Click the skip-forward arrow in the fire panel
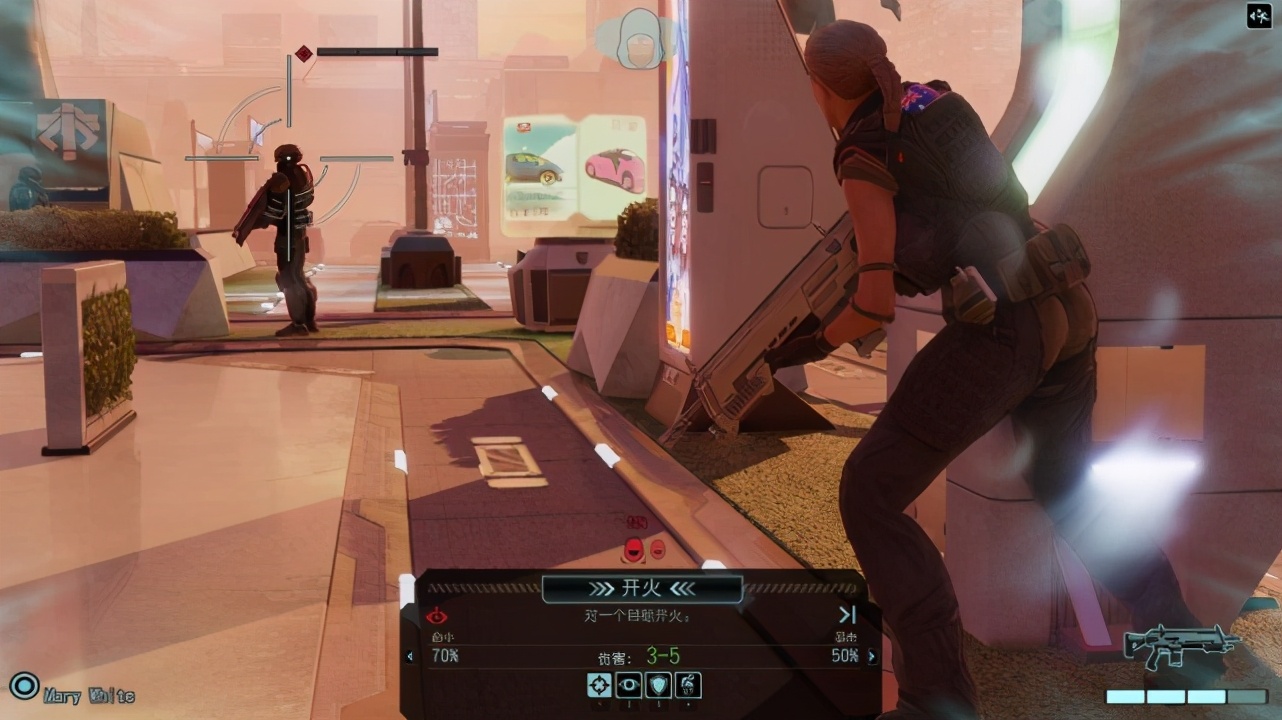 847,615
